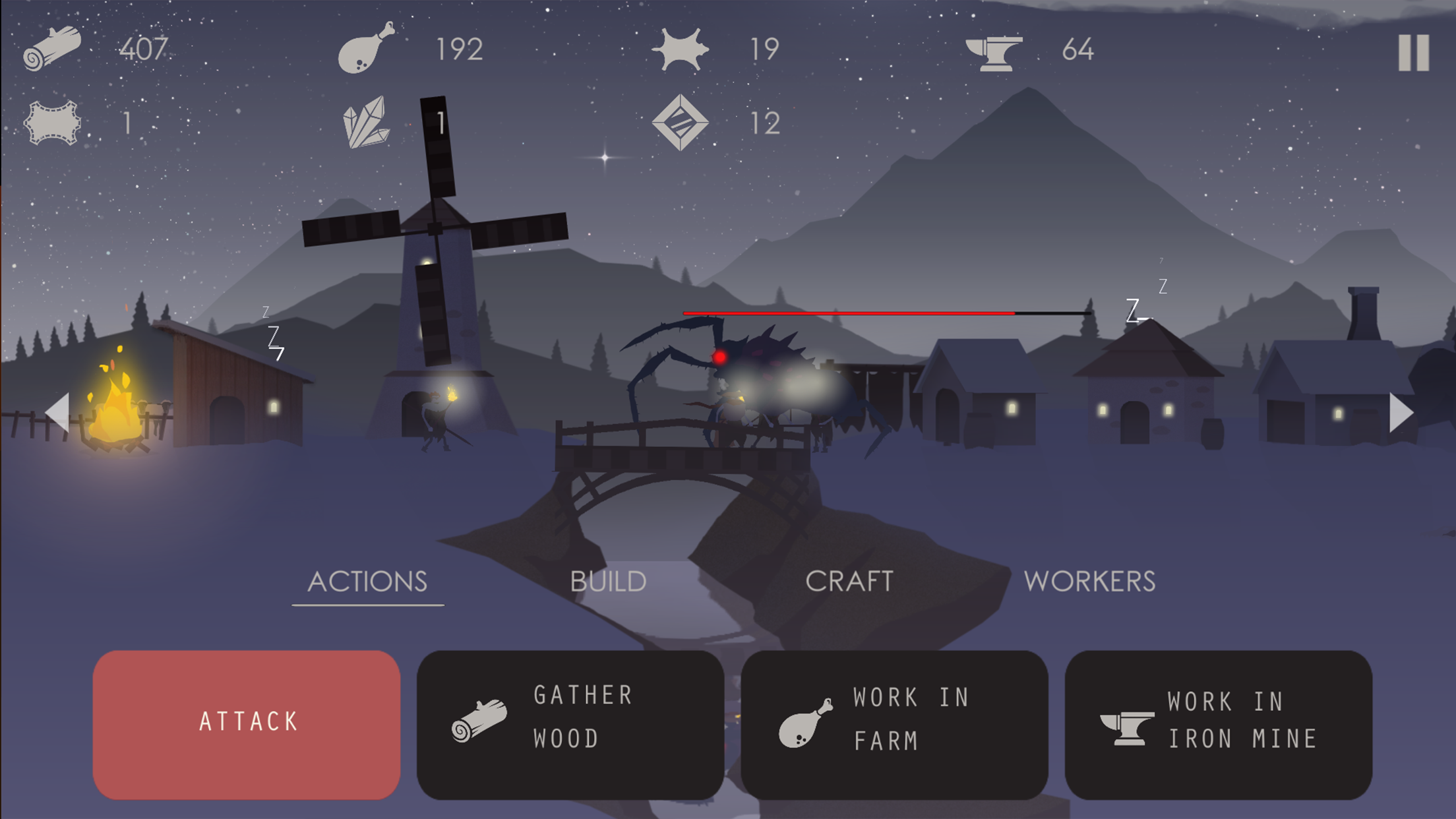The height and width of the screenshot is (819, 1456).
Task: Pause the game with the pause icon
Action: 1413,53
